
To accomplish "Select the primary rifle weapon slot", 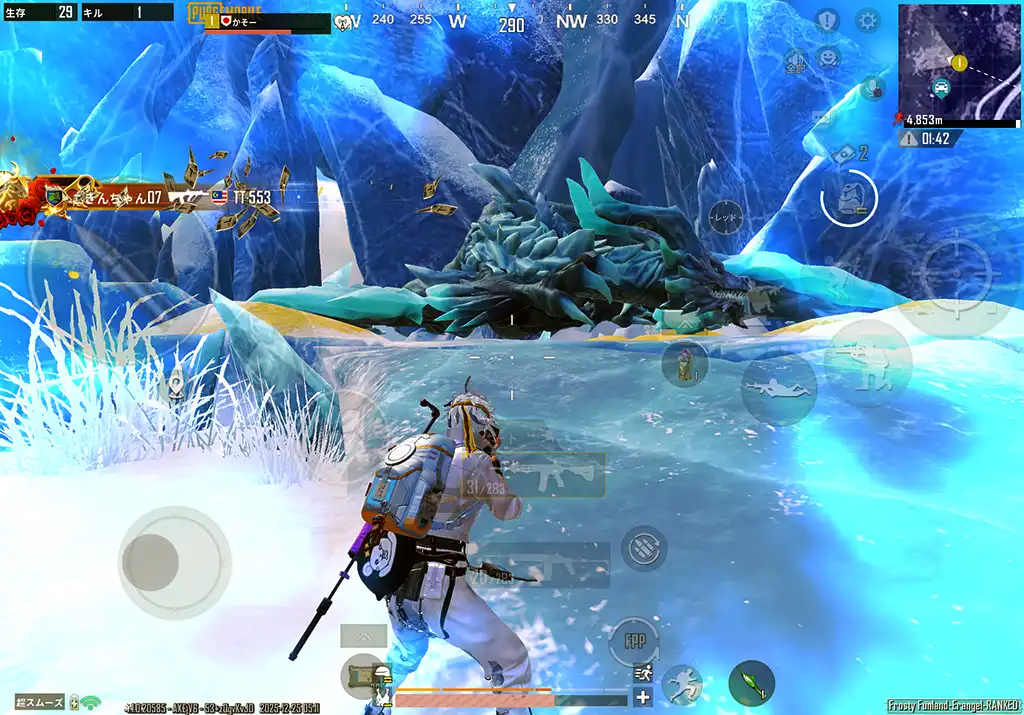I will [x=552, y=474].
